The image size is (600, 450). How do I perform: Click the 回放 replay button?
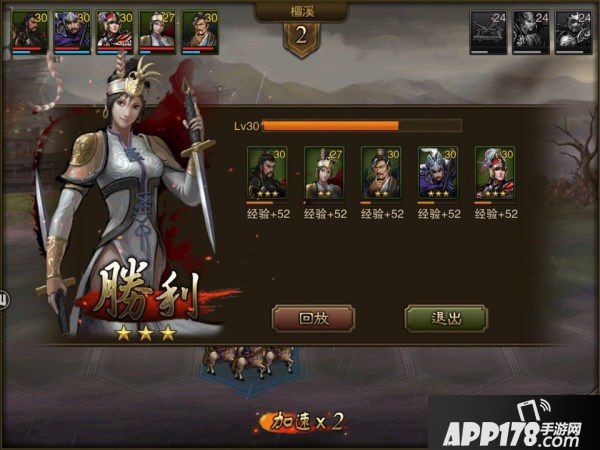coord(313,319)
